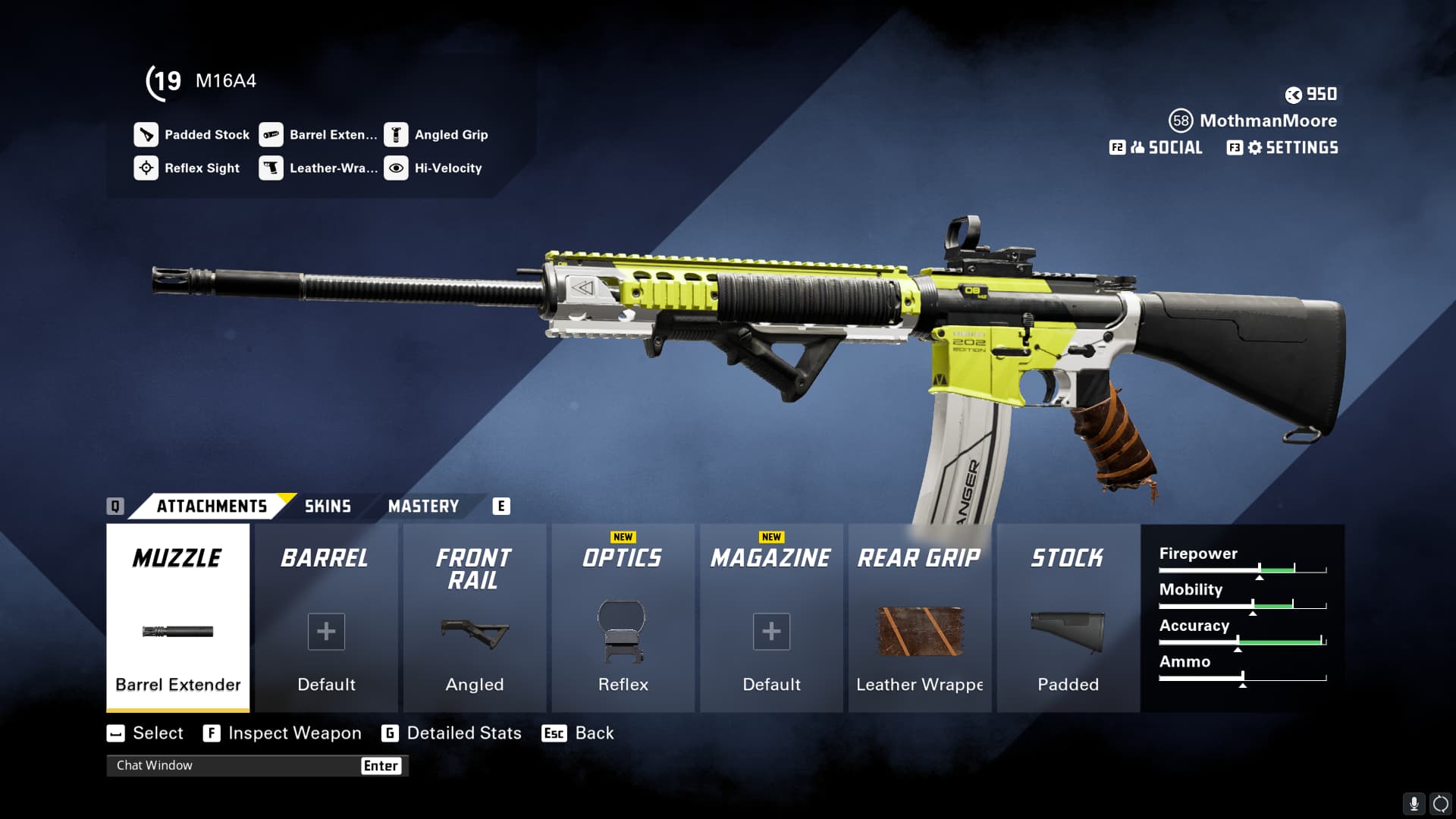The width and height of the screenshot is (1456, 819).
Task: Open the Optics Reflex slot
Action: click(x=623, y=618)
